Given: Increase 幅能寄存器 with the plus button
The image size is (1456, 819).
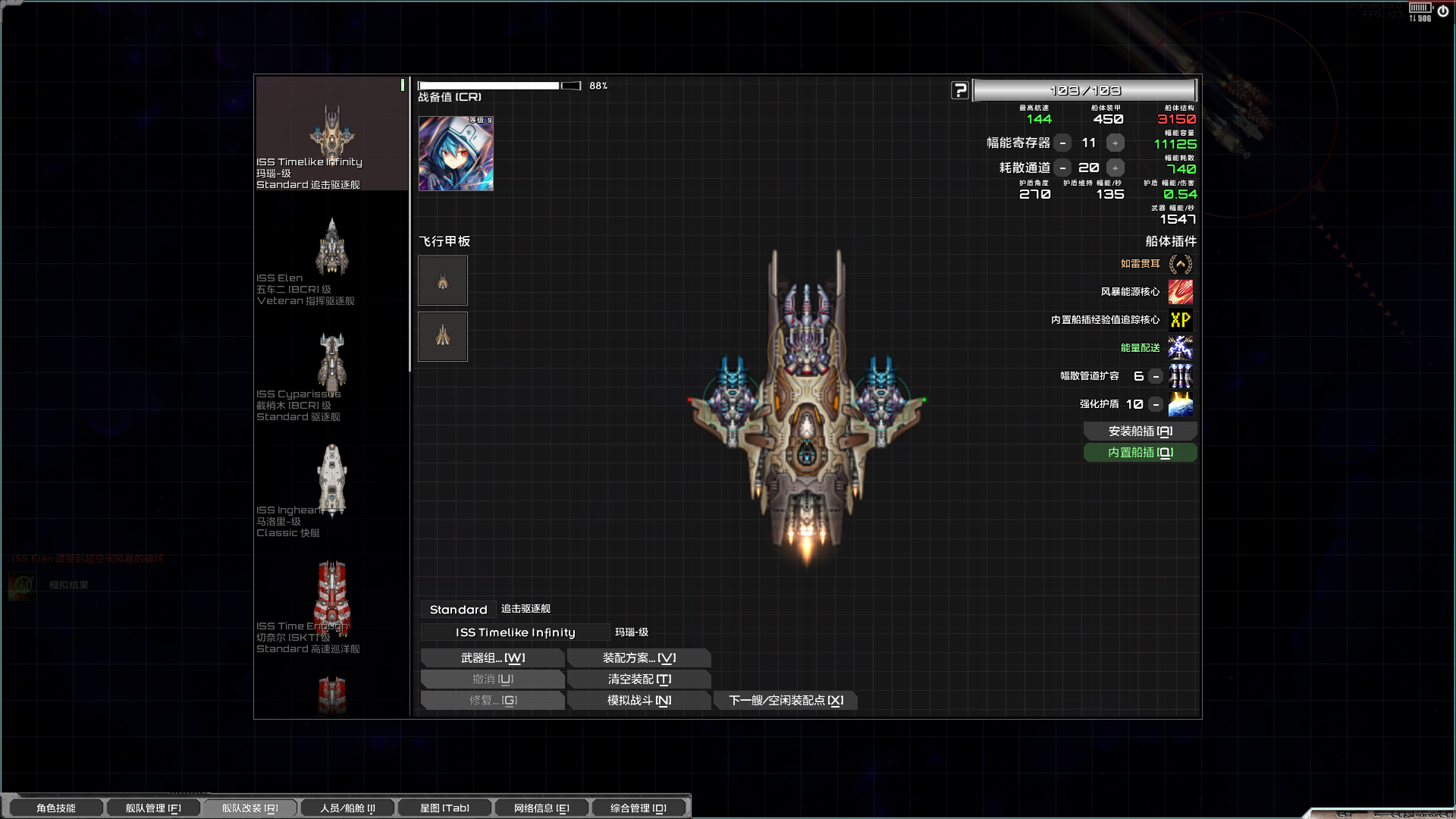Looking at the screenshot, I should [1115, 143].
